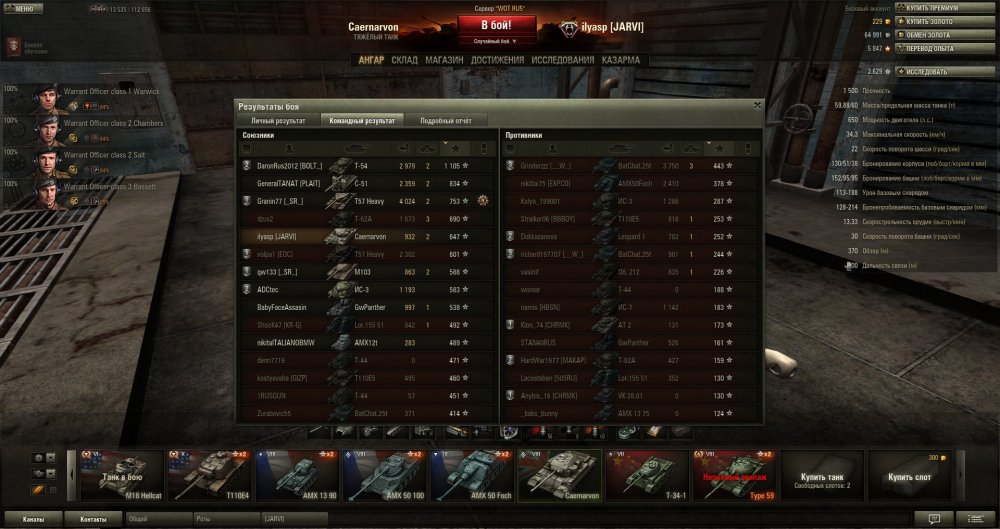1000x529 pixels.
Task: Open the КАЗАРМА section
Action: 621,61
